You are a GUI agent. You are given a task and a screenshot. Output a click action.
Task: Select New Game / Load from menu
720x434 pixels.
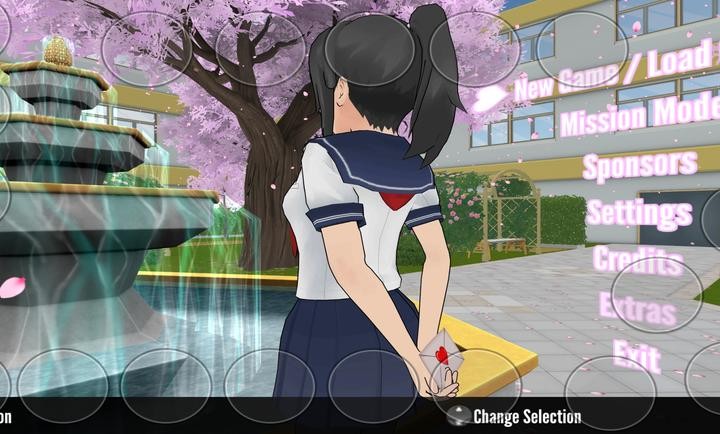click(615, 73)
